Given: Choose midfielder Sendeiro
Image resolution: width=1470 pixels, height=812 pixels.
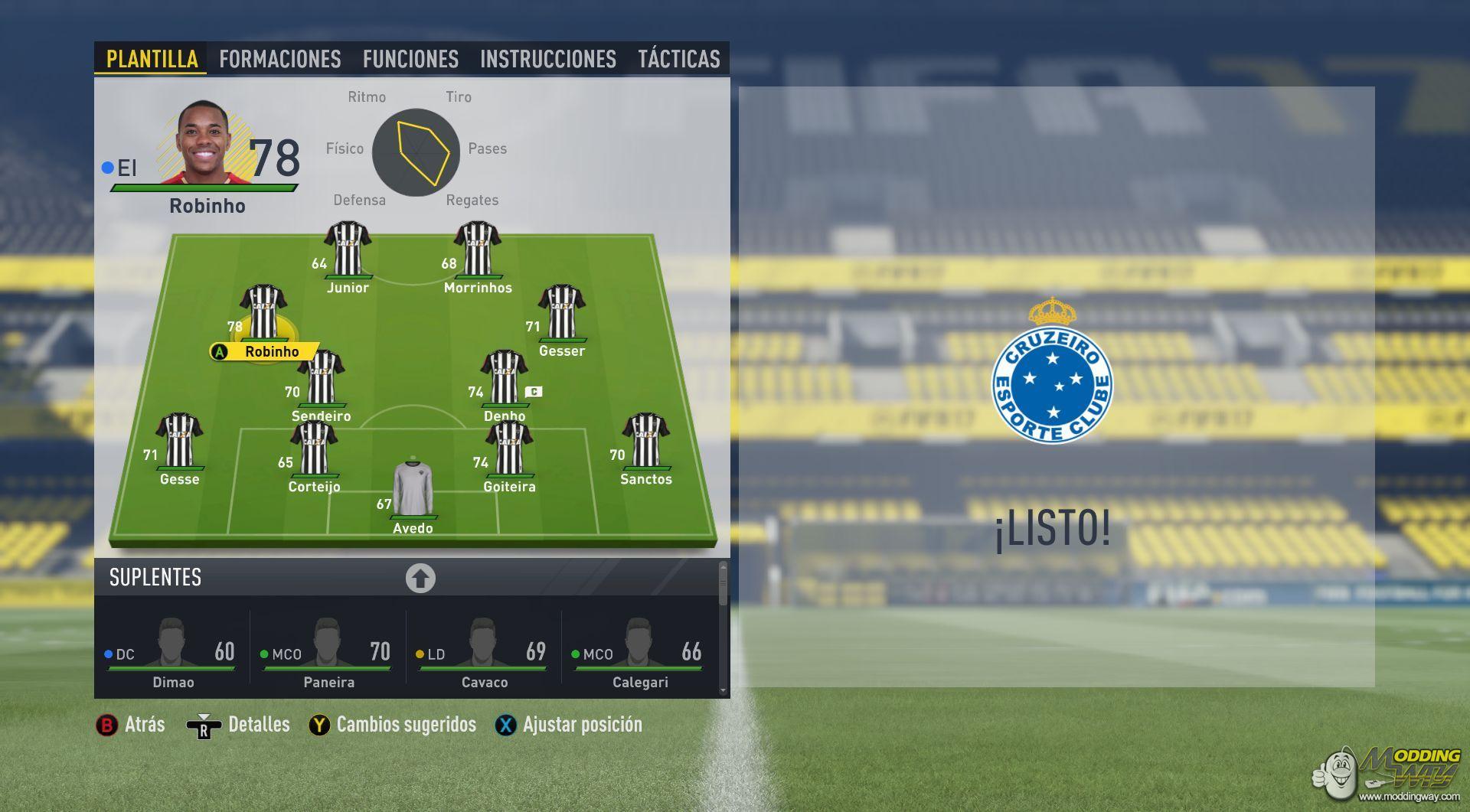Looking at the screenshot, I should (322, 379).
